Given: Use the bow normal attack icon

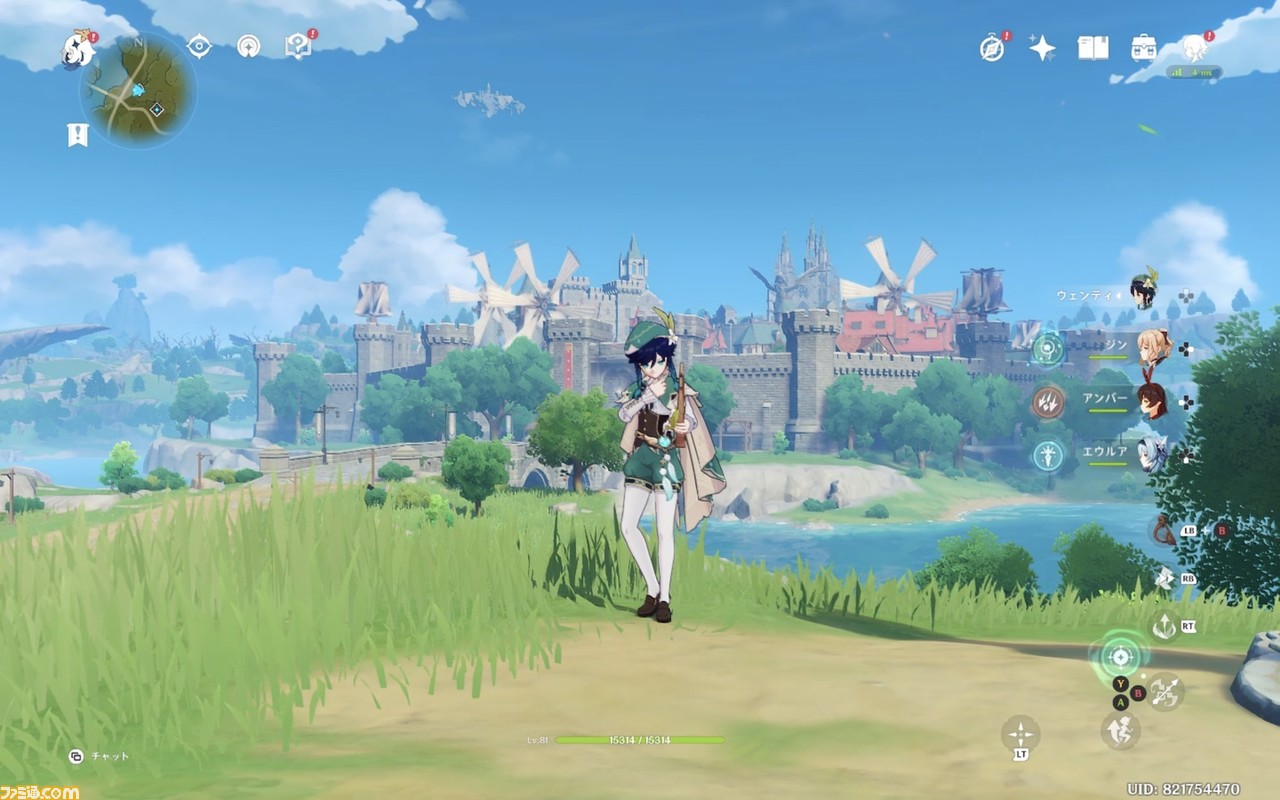Looking at the screenshot, I should (1164, 692).
